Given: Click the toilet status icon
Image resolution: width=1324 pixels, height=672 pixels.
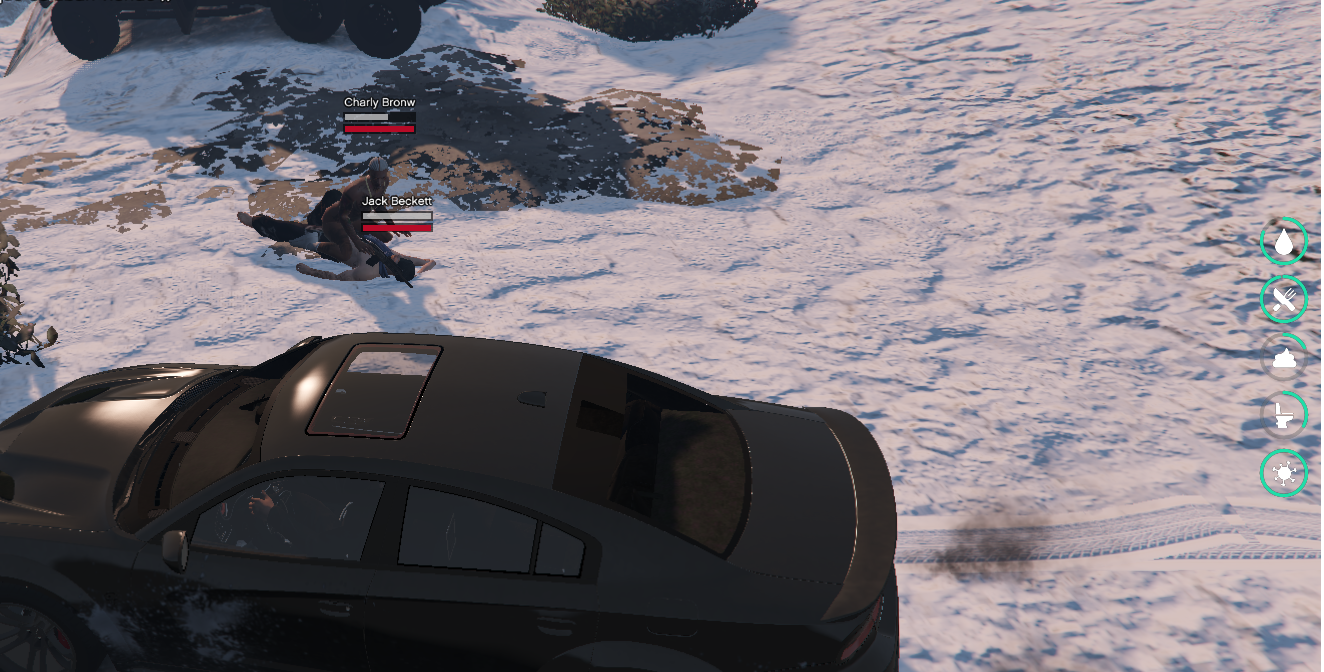Looking at the screenshot, I should coord(1284,415).
